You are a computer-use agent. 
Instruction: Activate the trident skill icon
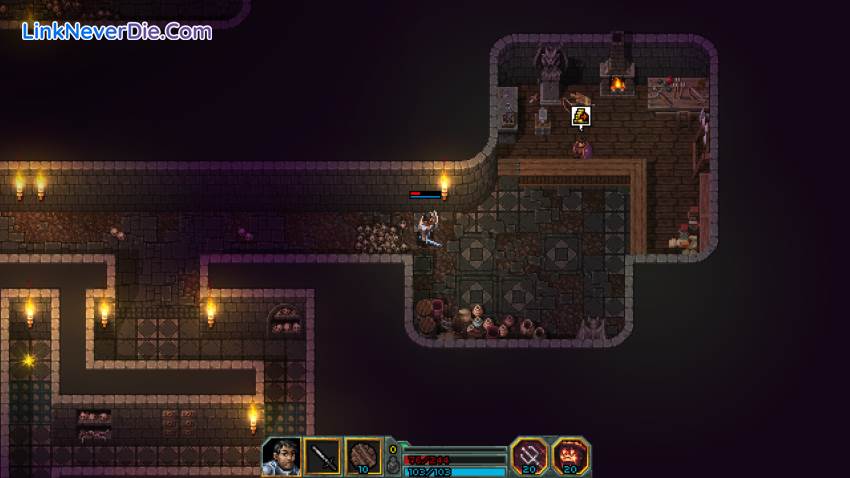click(529, 456)
